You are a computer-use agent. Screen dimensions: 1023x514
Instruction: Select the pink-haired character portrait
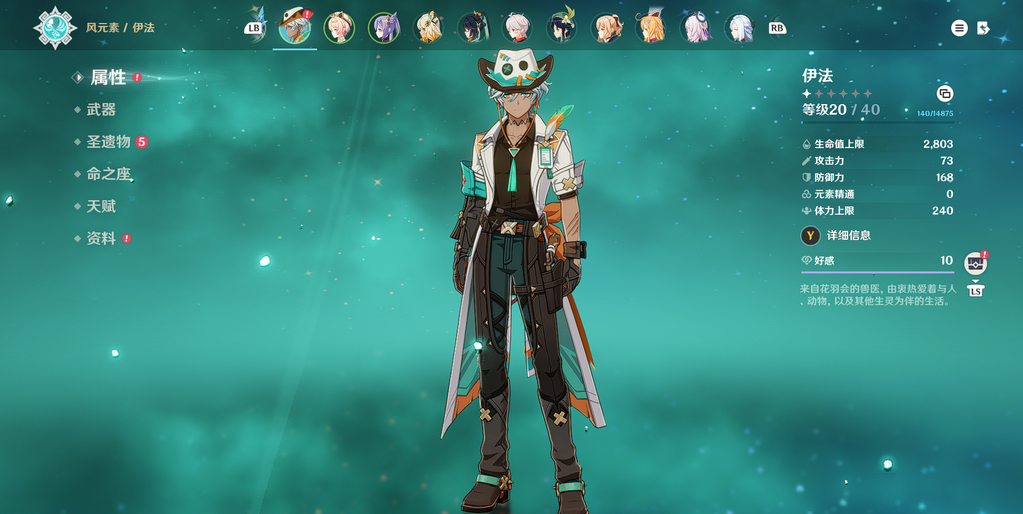pos(696,28)
